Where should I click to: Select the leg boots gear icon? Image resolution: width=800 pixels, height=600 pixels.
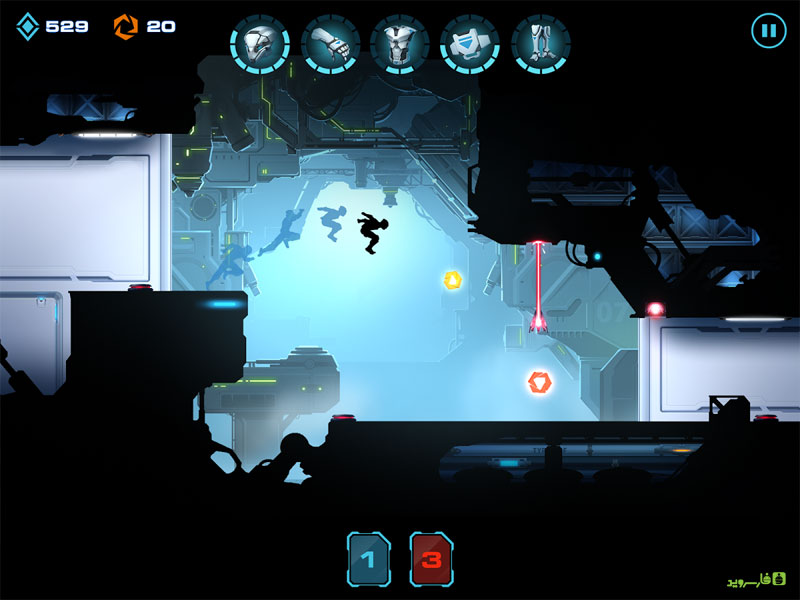[x=540, y=44]
